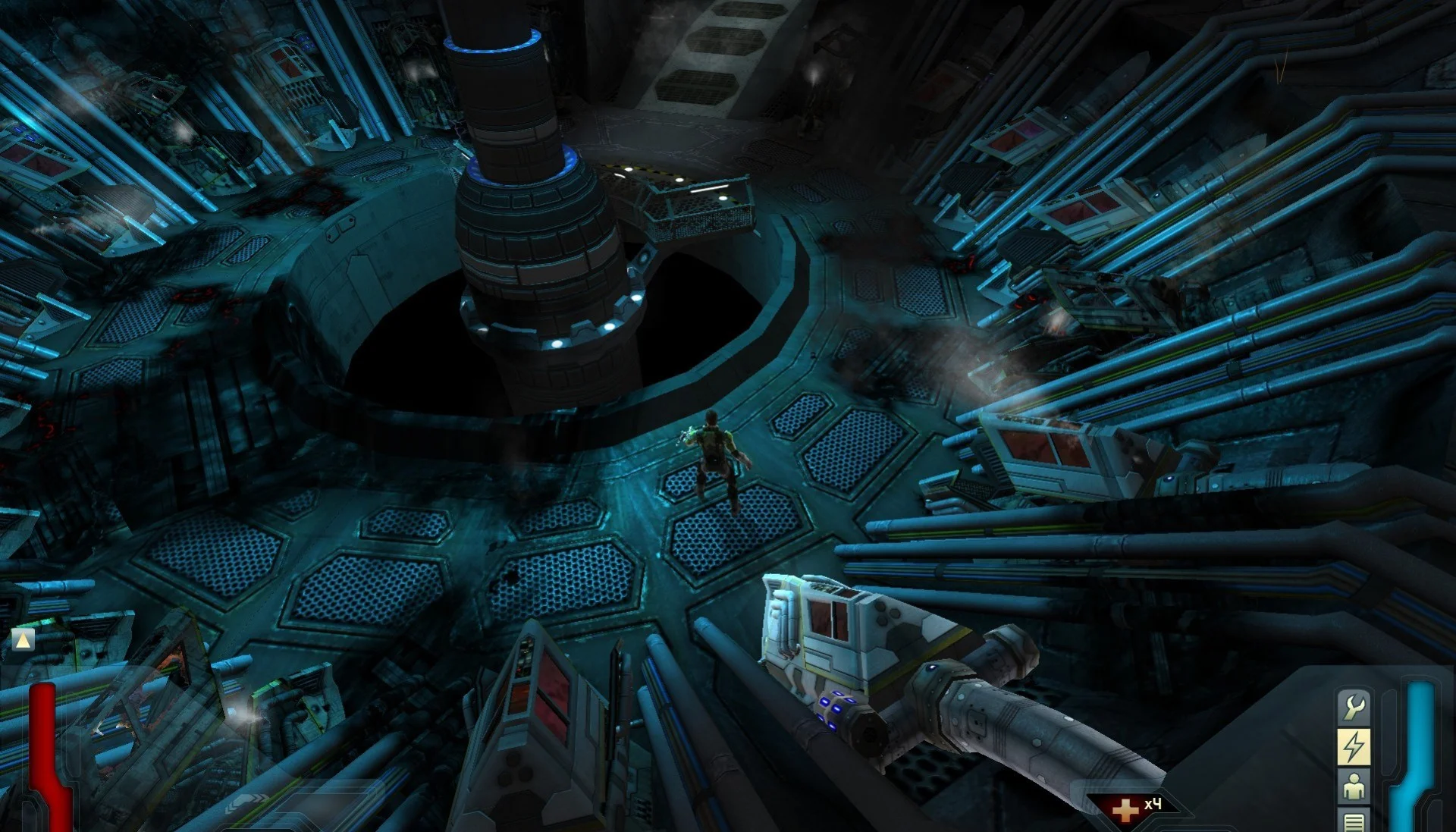Use the red cross medkit item
The image size is (1456, 832).
(x=1125, y=808)
